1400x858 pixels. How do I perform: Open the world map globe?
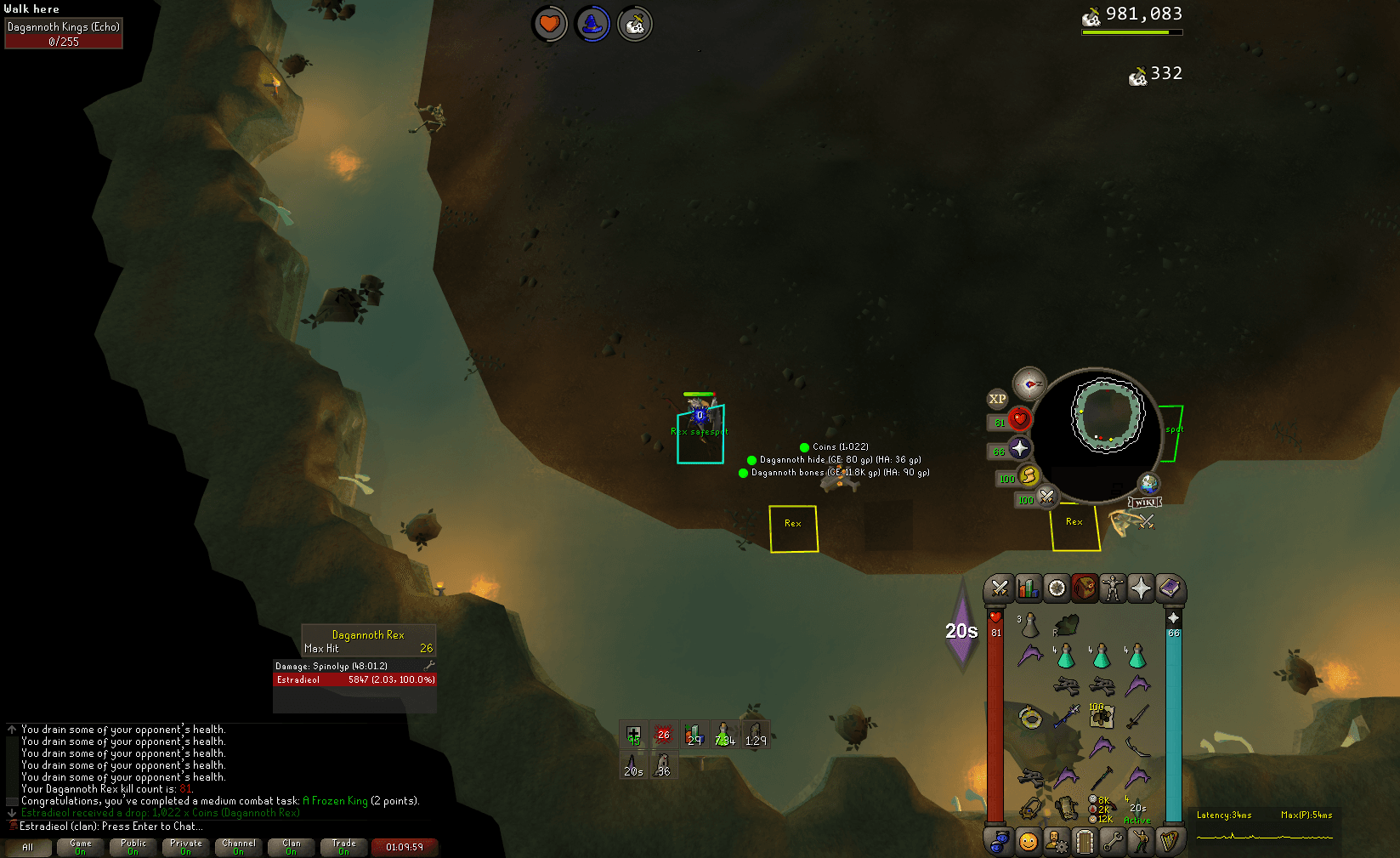pyautogui.click(x=1148, y=484)
